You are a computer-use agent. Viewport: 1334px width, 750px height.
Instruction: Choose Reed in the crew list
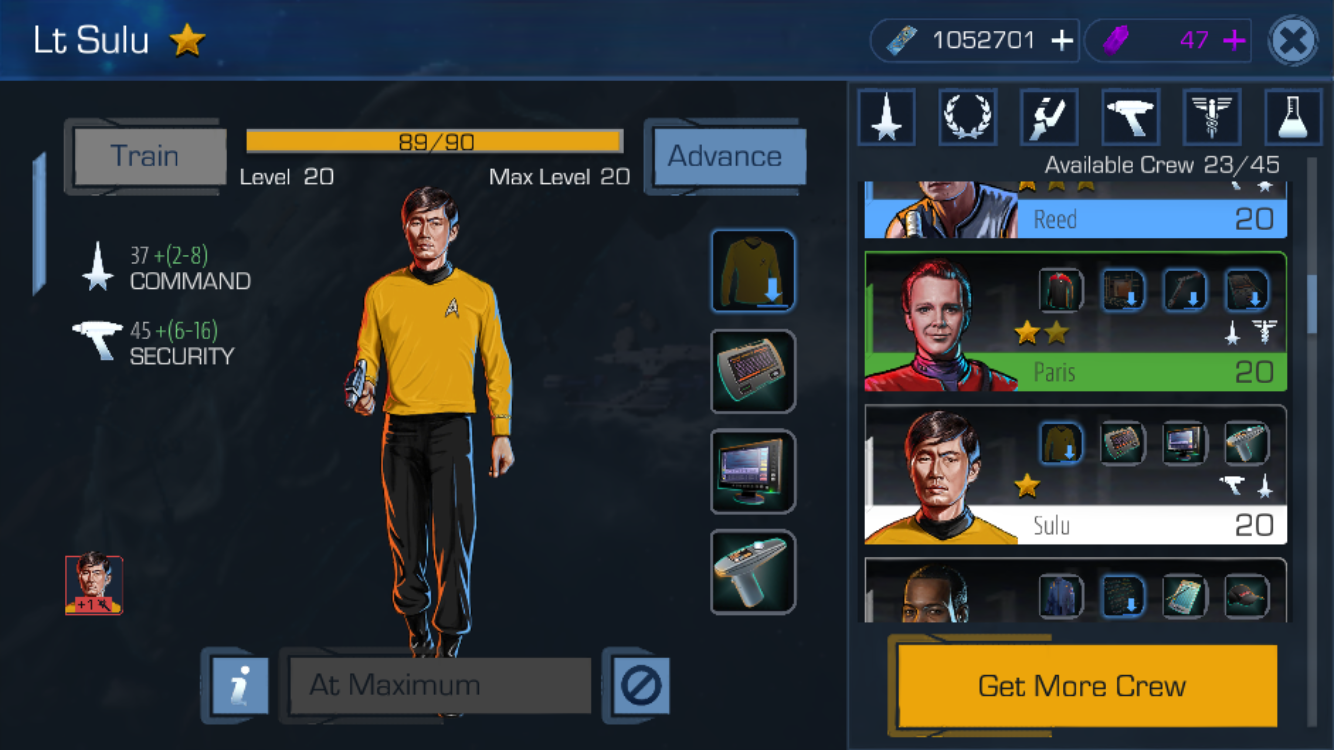pos(1075,212)
